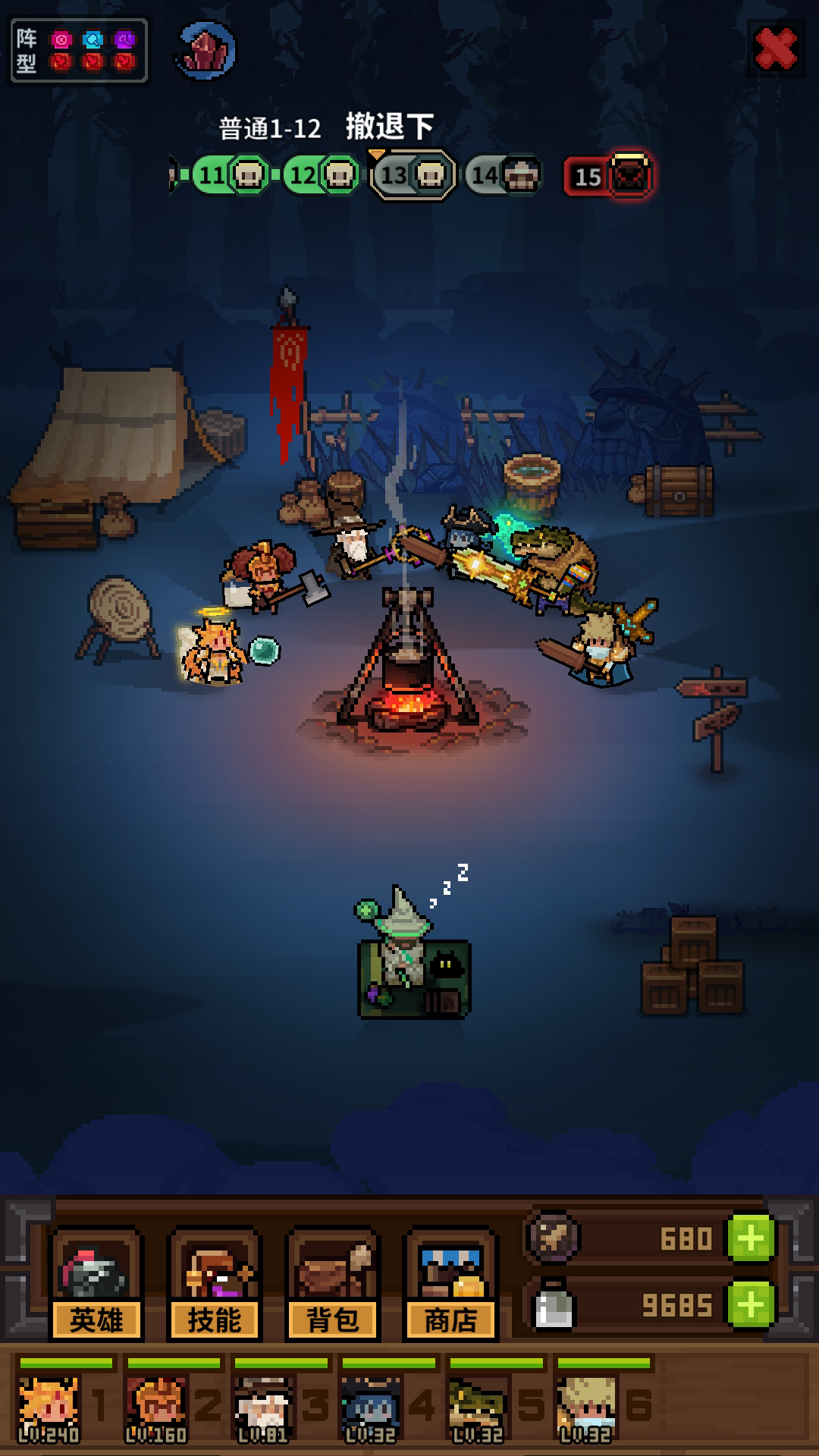
Task: Open the 背包 backpack menu
Action: coord(333,1283)
